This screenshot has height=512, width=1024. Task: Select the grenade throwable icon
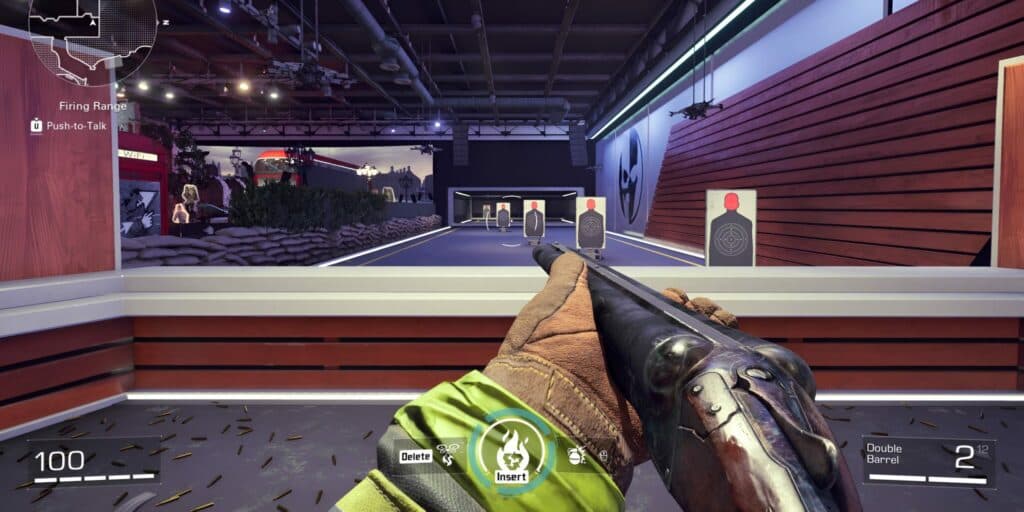coord(577,455)
